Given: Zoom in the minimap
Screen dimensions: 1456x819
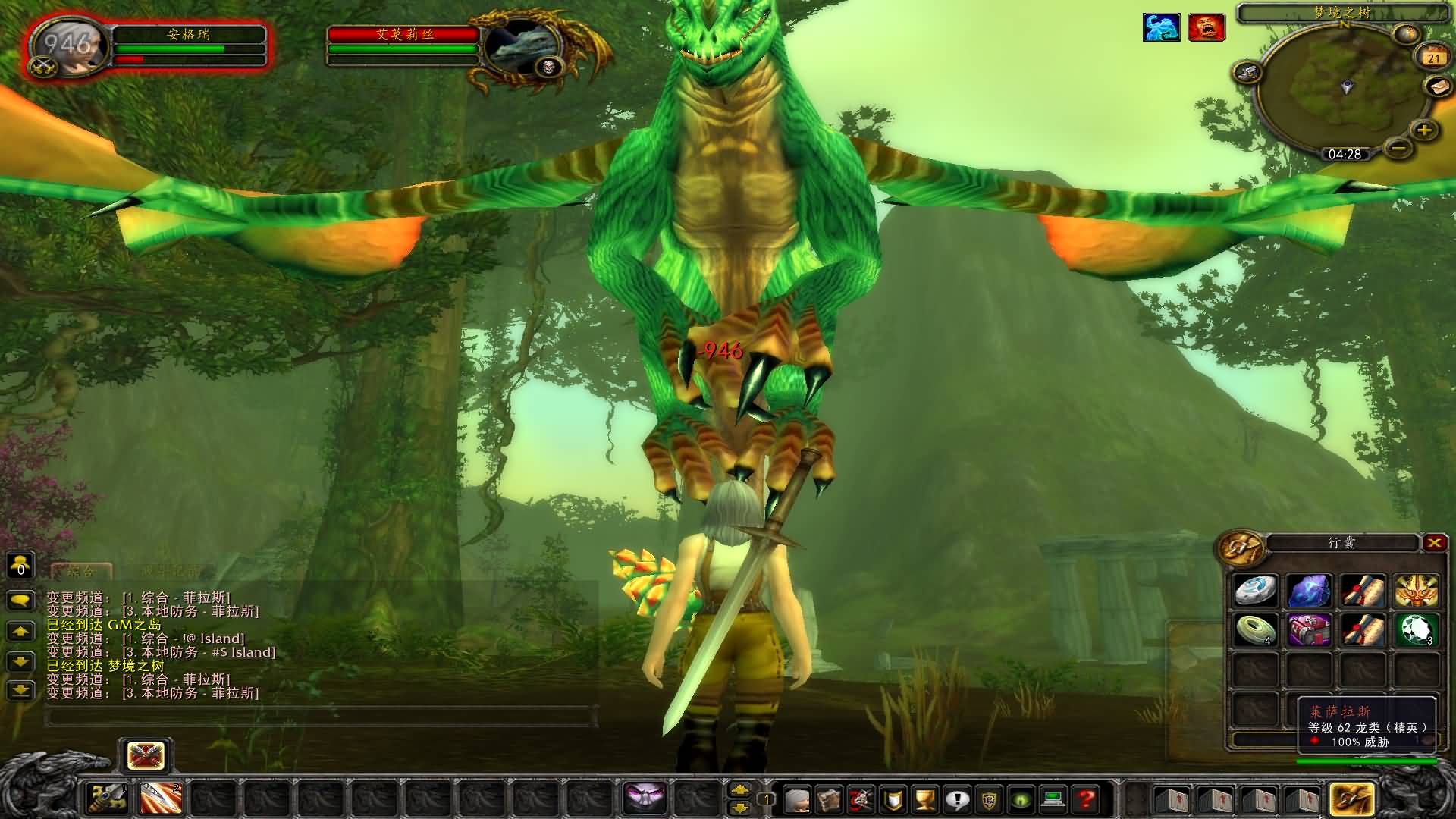Looking at the screenshot, I should click(1424, 130).
